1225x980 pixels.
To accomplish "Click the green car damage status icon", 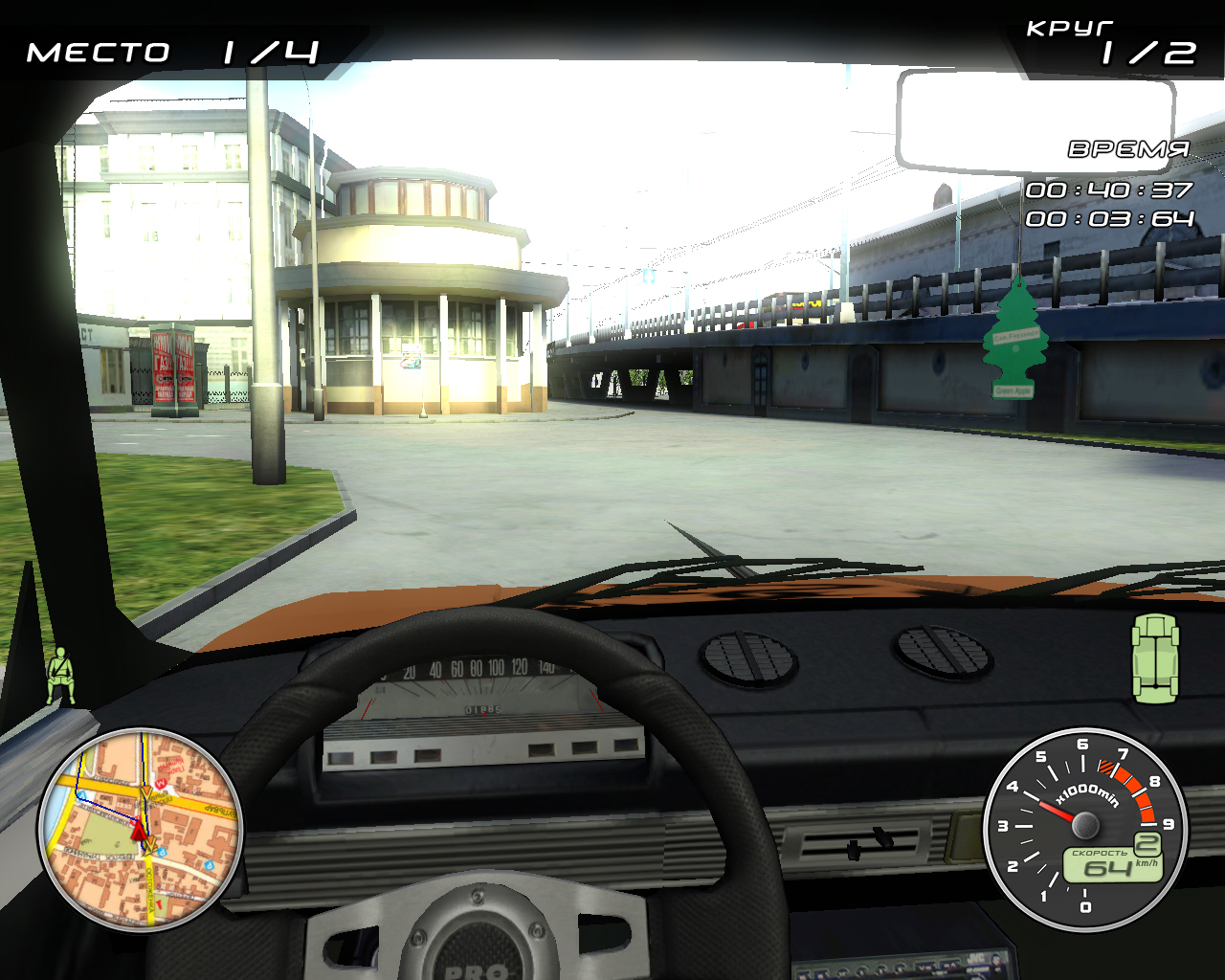I will pyautogui.click(x=1155, y=658).
